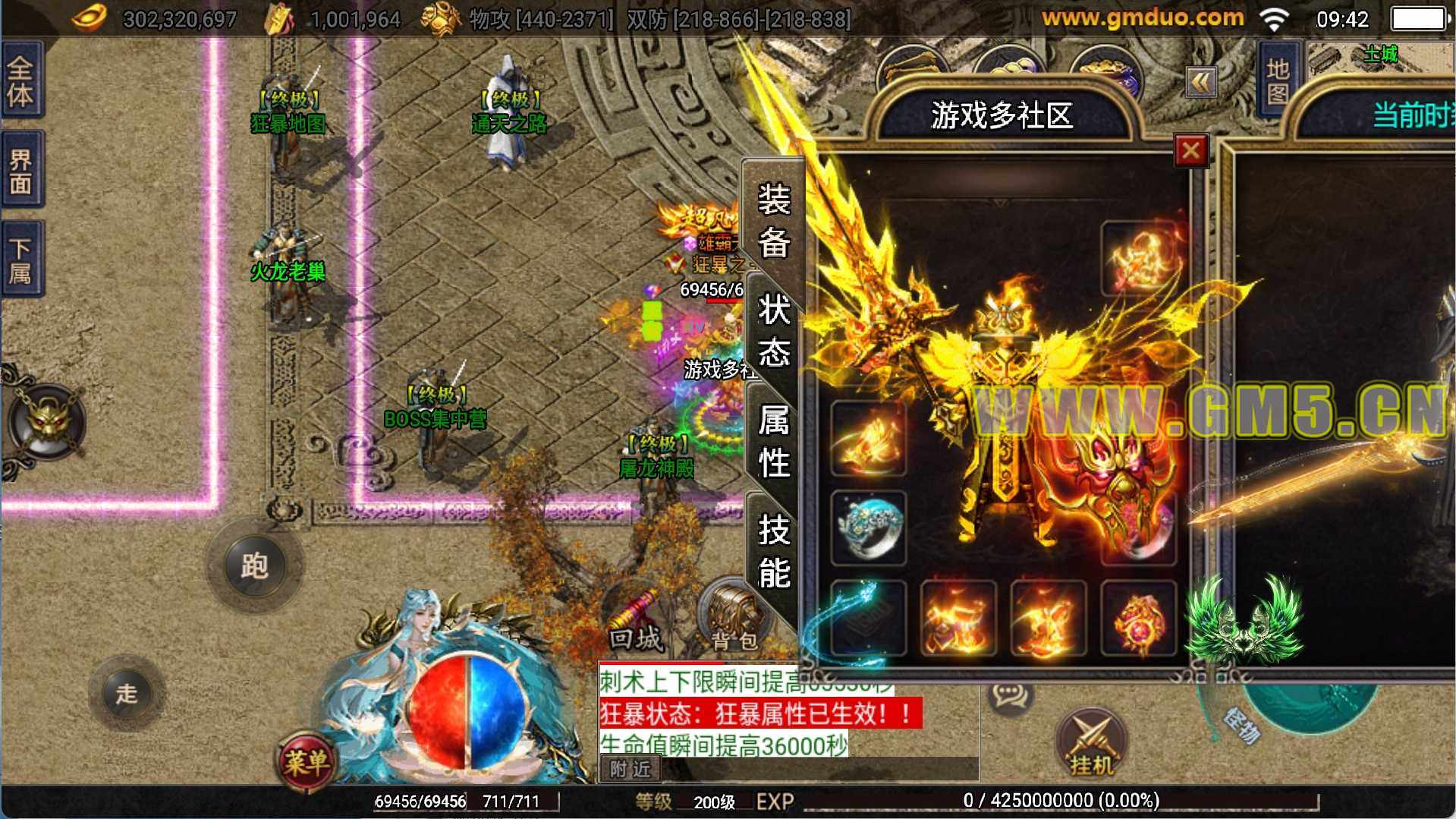Close the character equipment panel
The image size is (1456, 819).
1190,150
